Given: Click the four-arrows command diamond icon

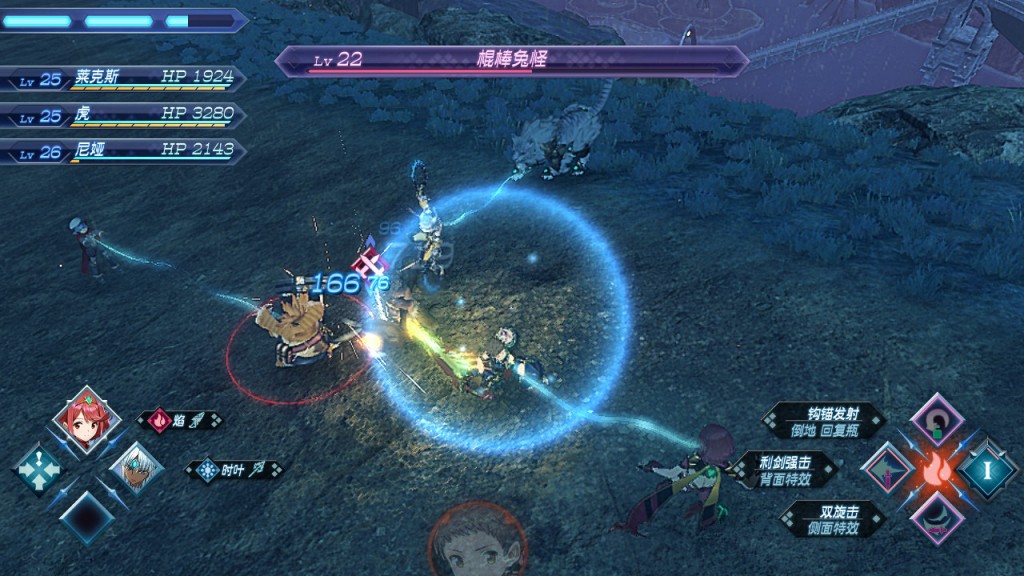Looking at the screenshot, I should (39, 467).
